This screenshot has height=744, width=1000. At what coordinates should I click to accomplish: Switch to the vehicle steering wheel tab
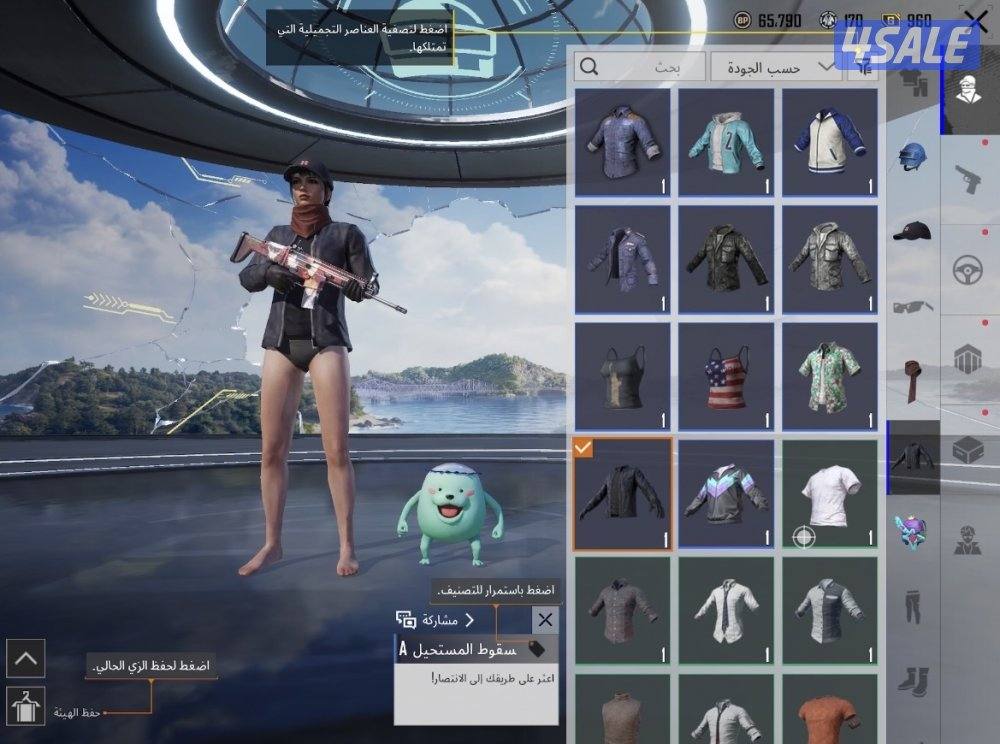pos(967,270)
